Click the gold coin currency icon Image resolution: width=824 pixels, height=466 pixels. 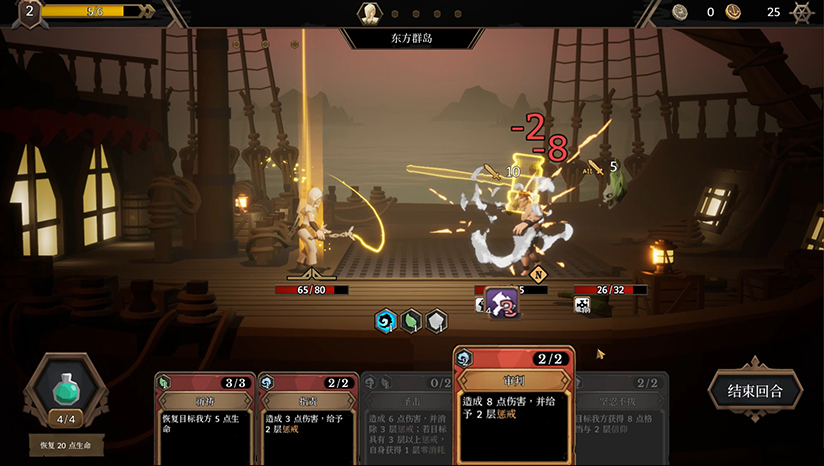pyautogui.click(x=734, y=12)
